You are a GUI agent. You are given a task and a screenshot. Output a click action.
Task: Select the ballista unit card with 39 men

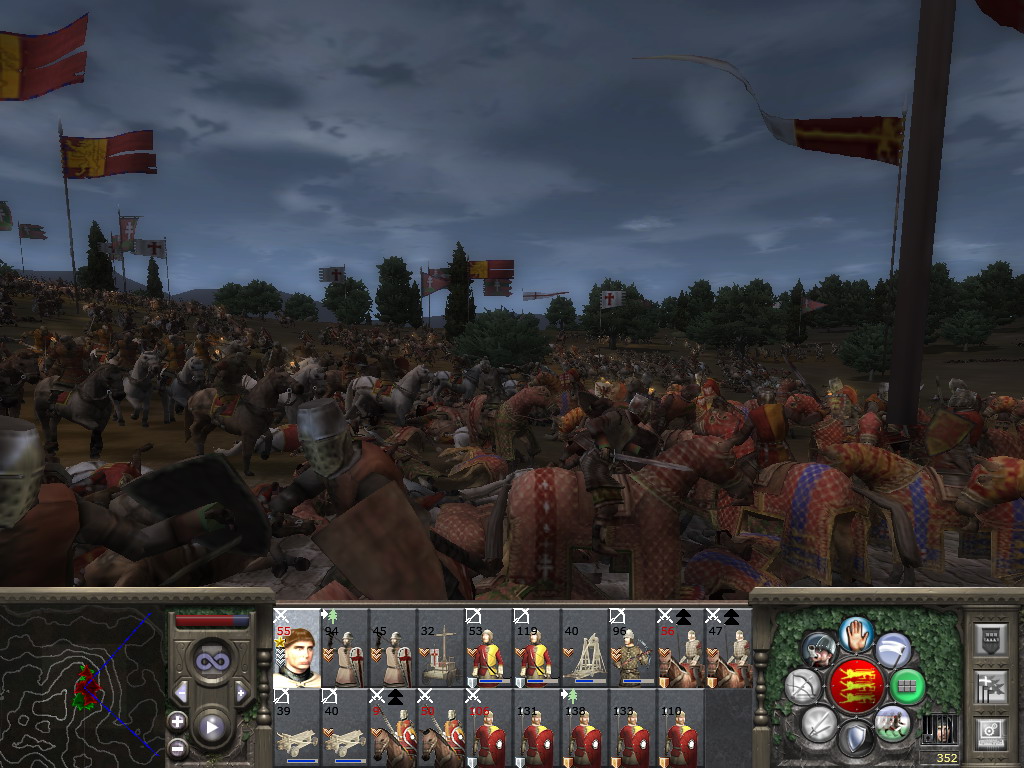click(x=296, y=728)
